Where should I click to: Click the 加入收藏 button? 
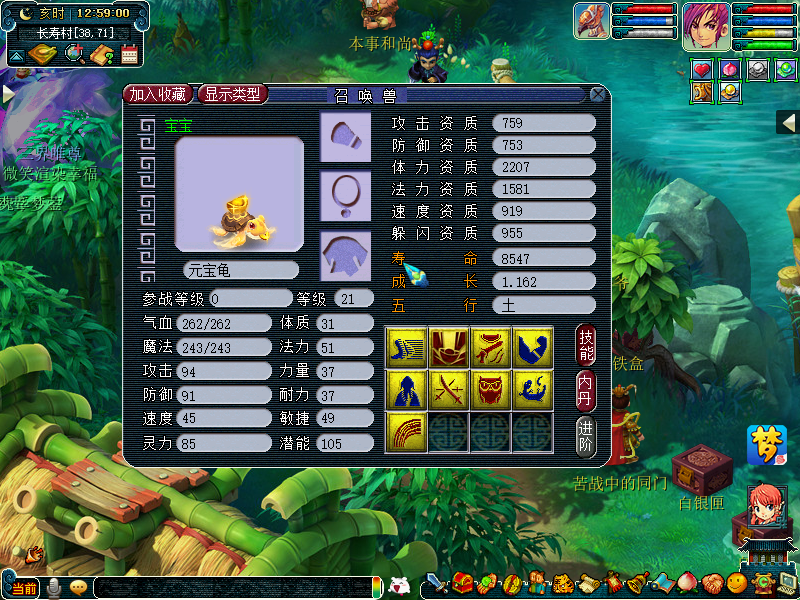click(x=158, y=94)
